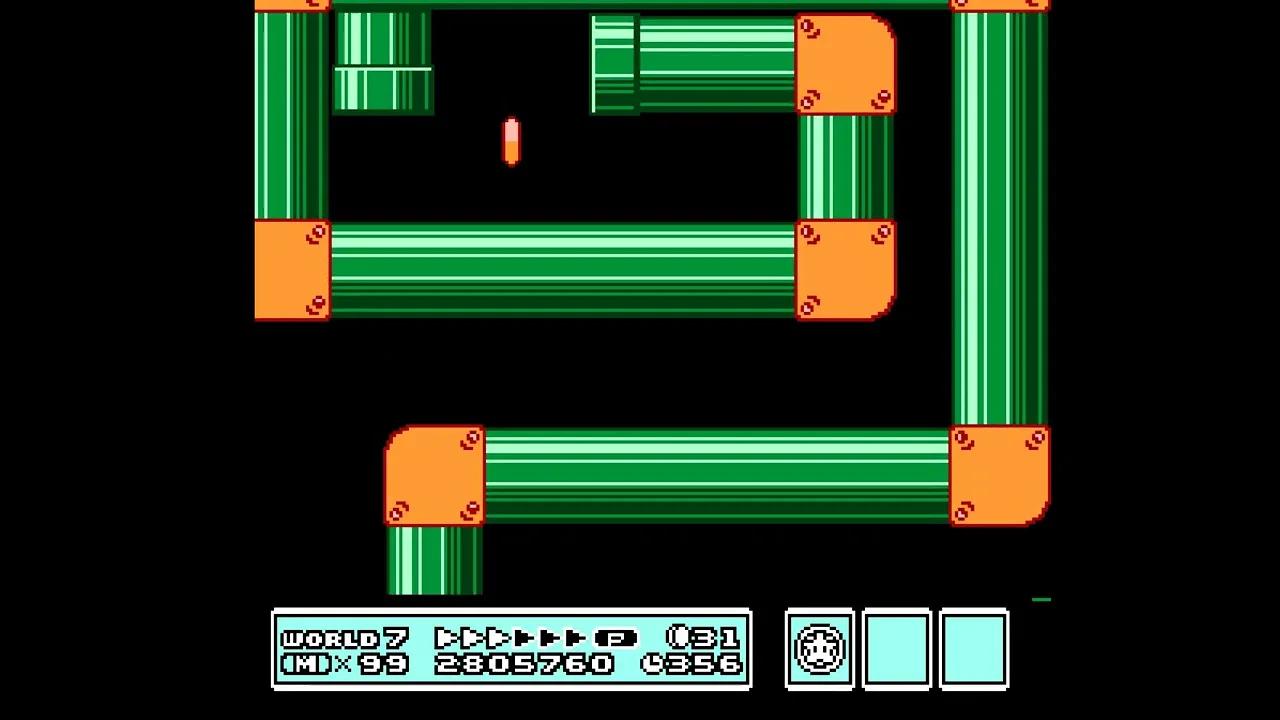Click the second empty inventory box
The width and height of the screenshot is (1280, 720).
[897, 650]
